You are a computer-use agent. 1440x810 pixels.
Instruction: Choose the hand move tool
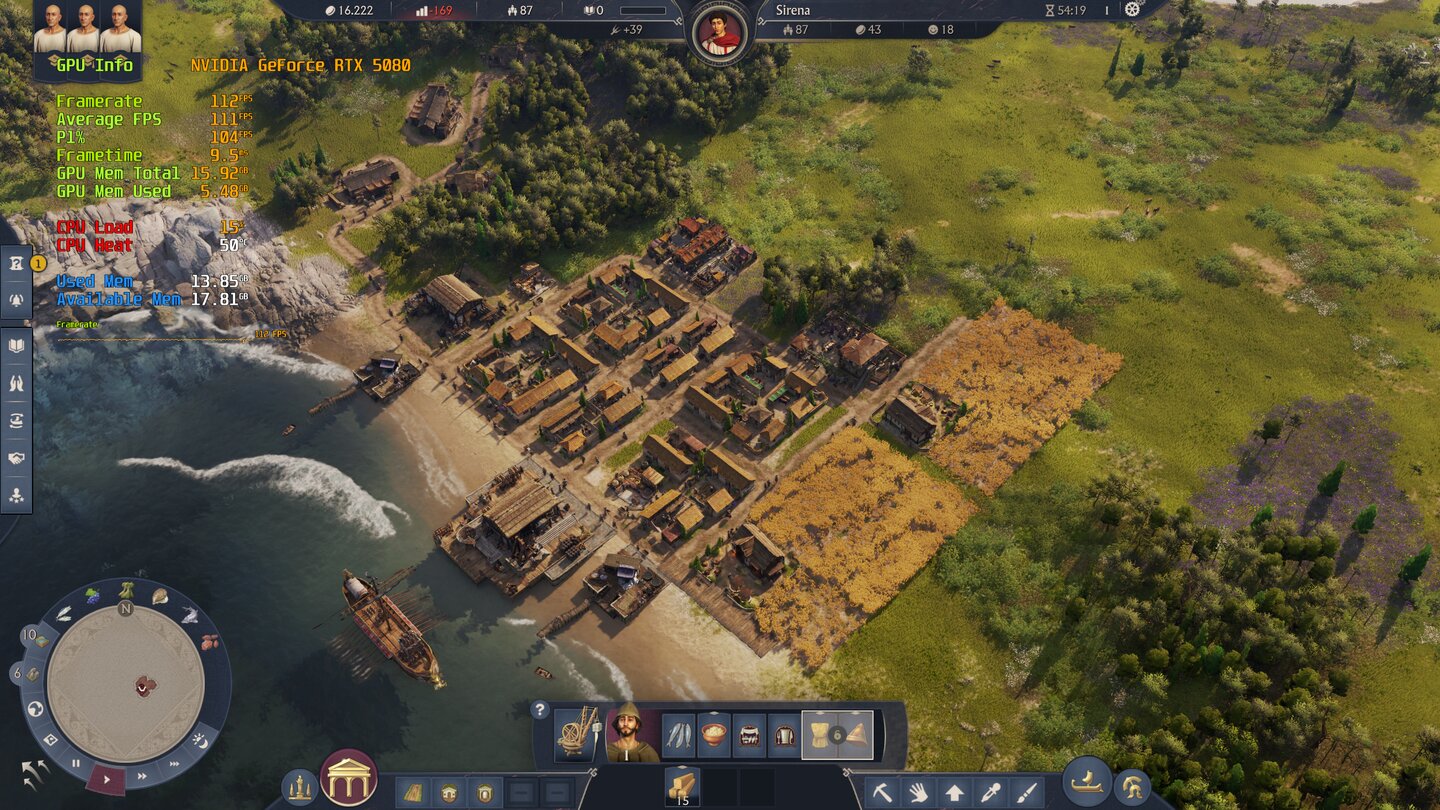[x=918, y=792]
